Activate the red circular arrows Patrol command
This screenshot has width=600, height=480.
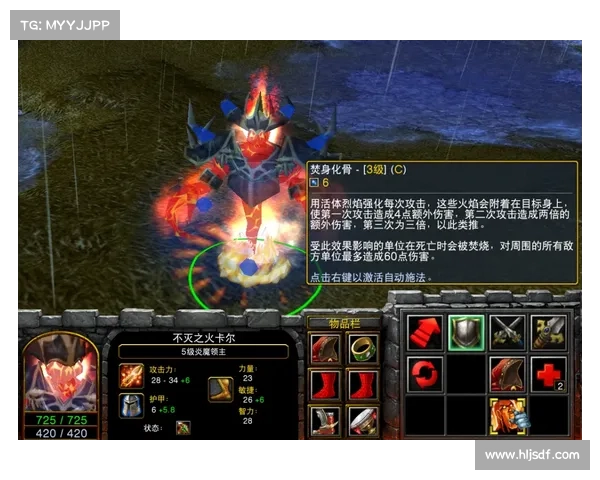(x=425, y=373)
